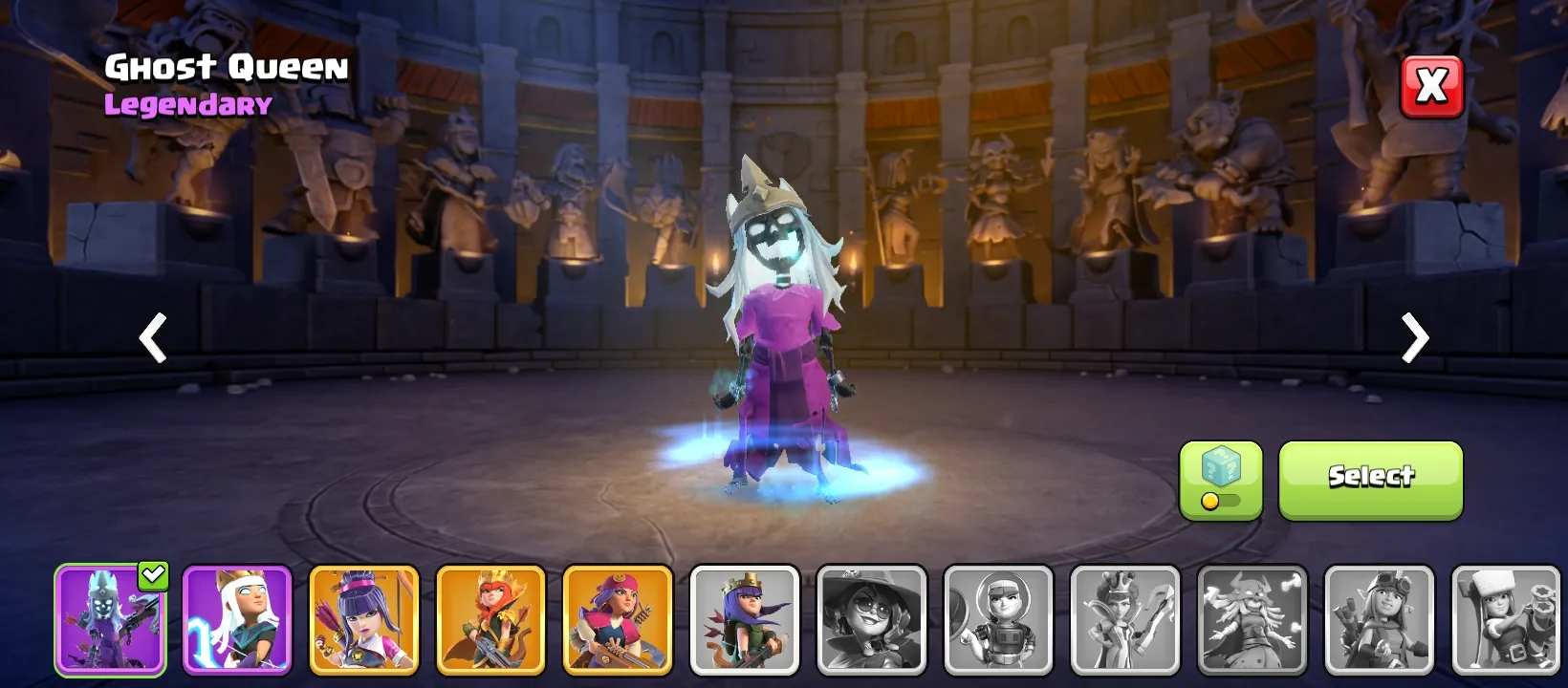
Task: Click the Ghost Queen title text
Action: 226,67
